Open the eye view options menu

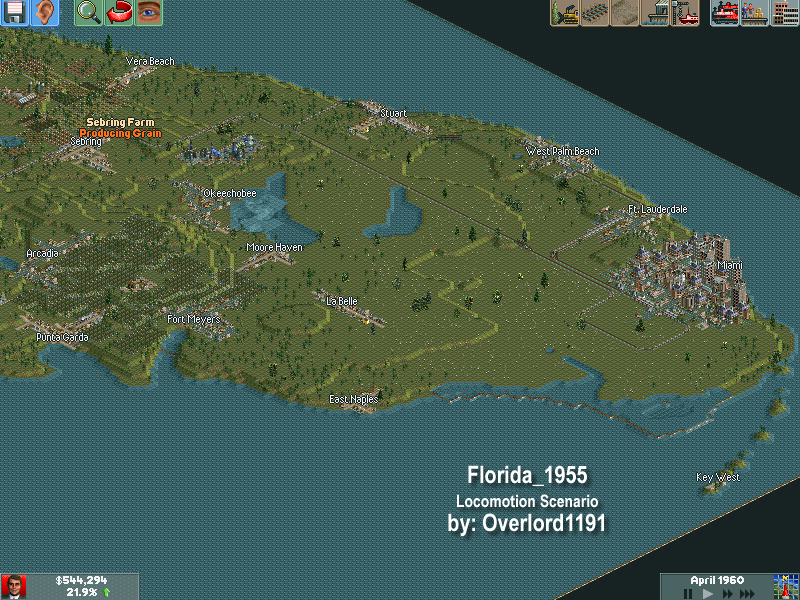149,13
